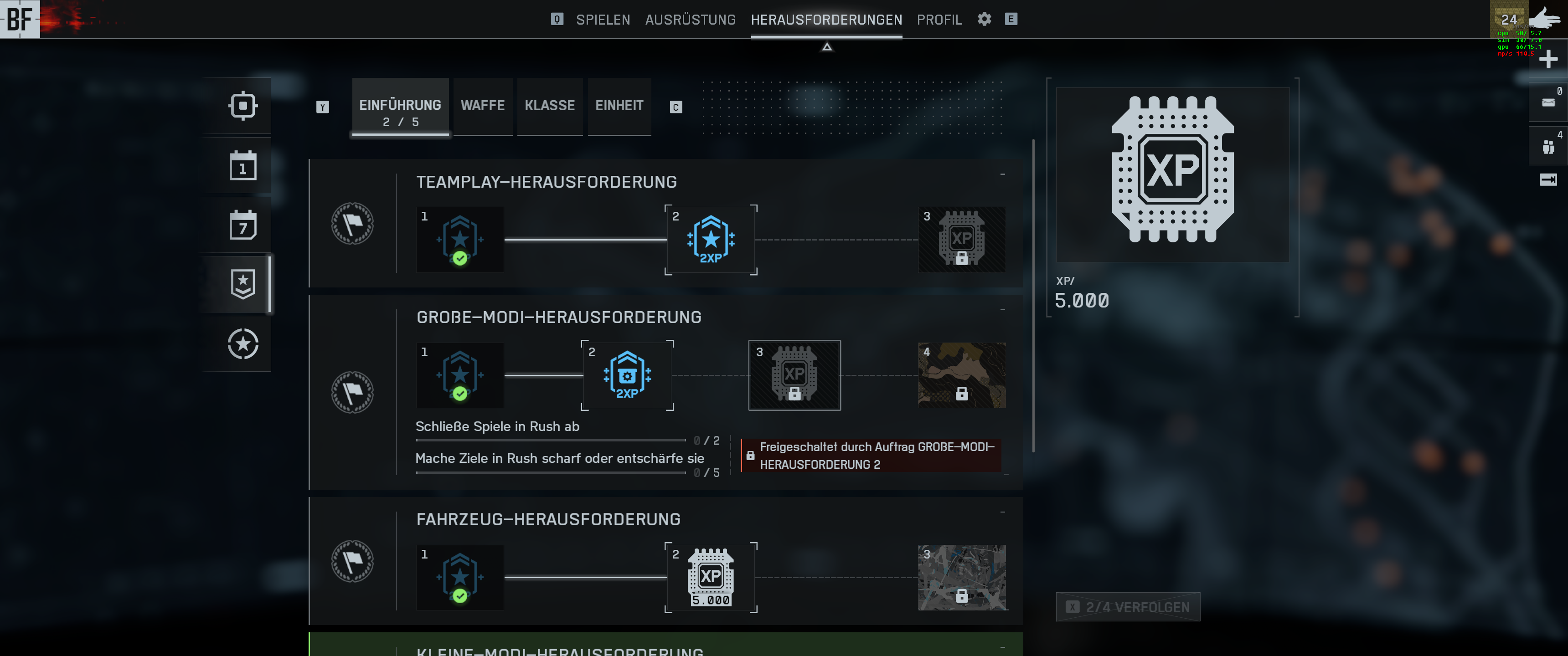The image size is (1568, 656).
Task: Open the PROFIL page
Action: coord(939,20)
